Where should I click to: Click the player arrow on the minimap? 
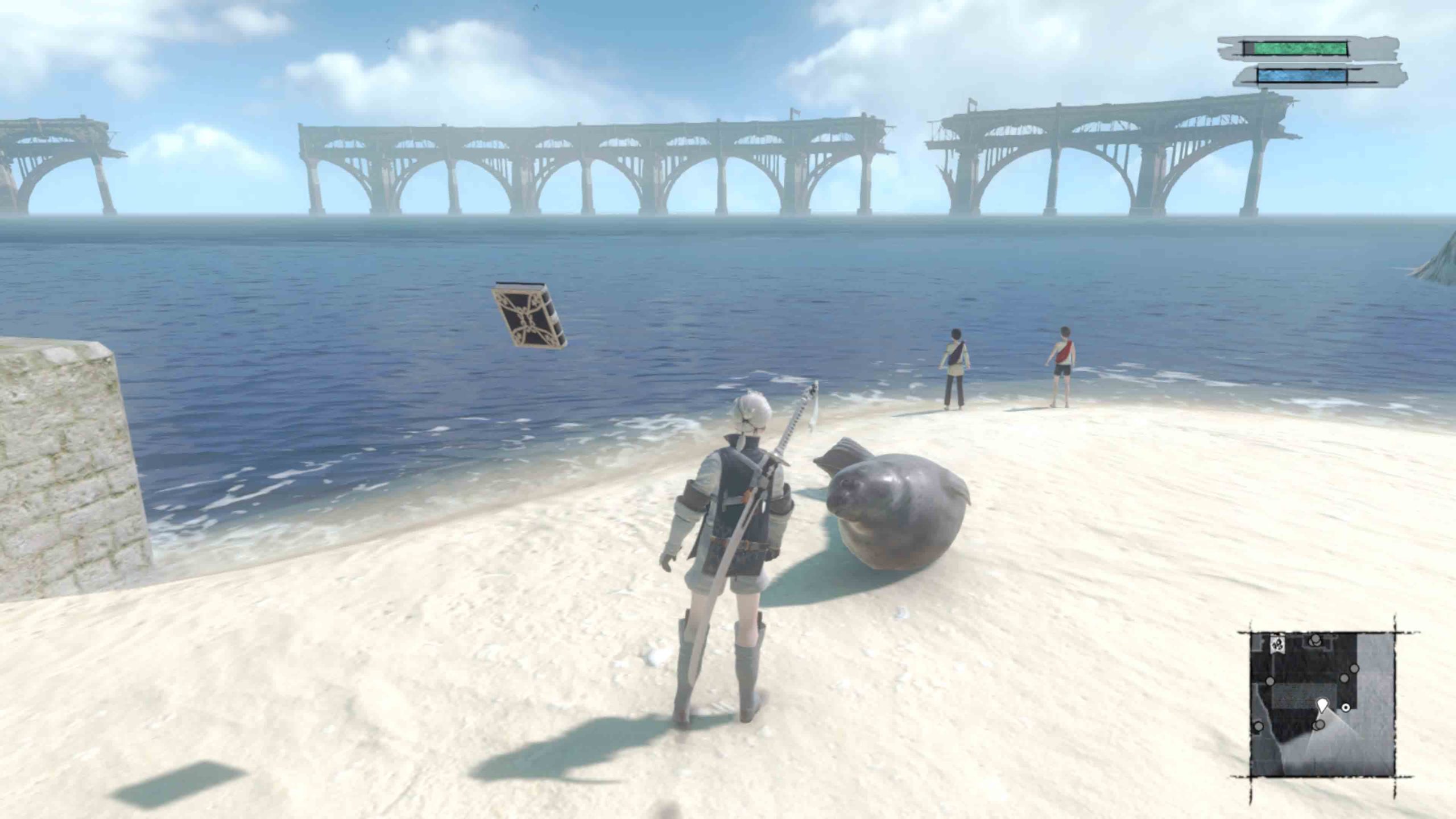click(x=1323, y=705)
